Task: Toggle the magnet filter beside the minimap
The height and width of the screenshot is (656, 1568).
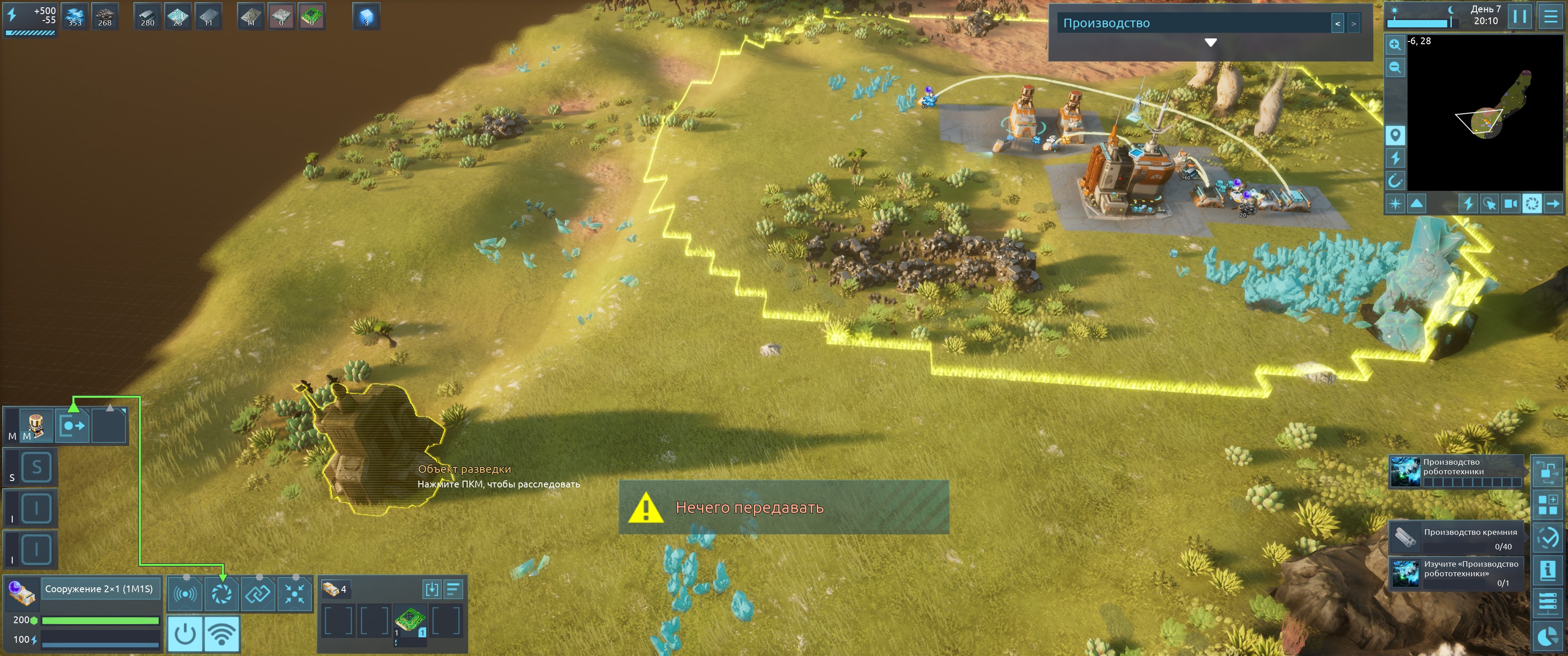Action: point(1394,181)
